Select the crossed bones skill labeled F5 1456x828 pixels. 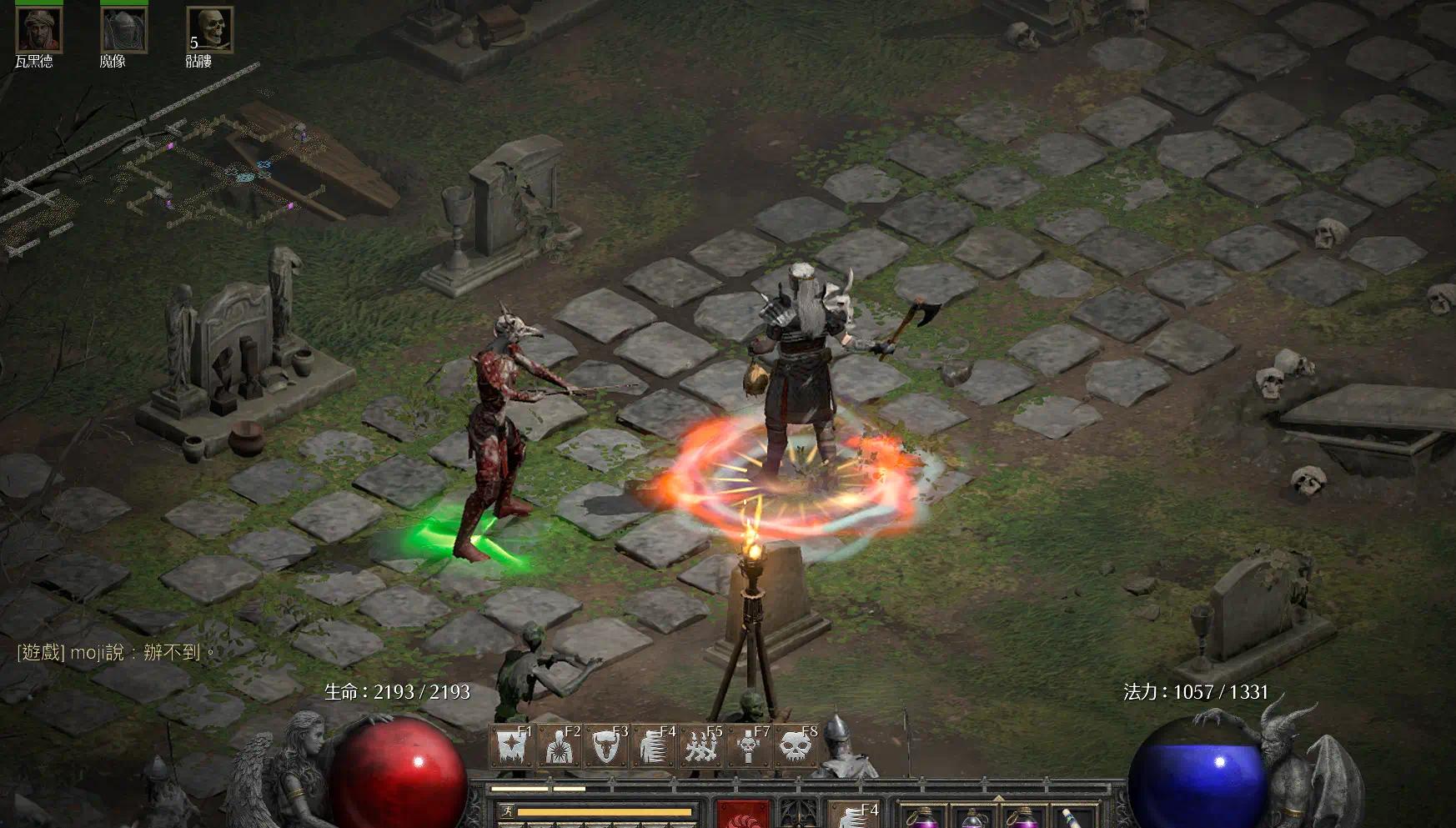(702, 746)
